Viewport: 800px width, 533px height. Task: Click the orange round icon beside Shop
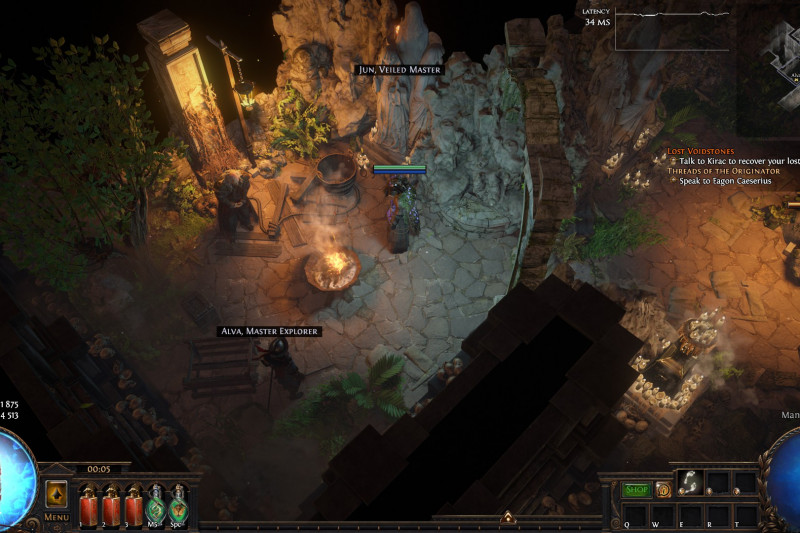(663, 490)
